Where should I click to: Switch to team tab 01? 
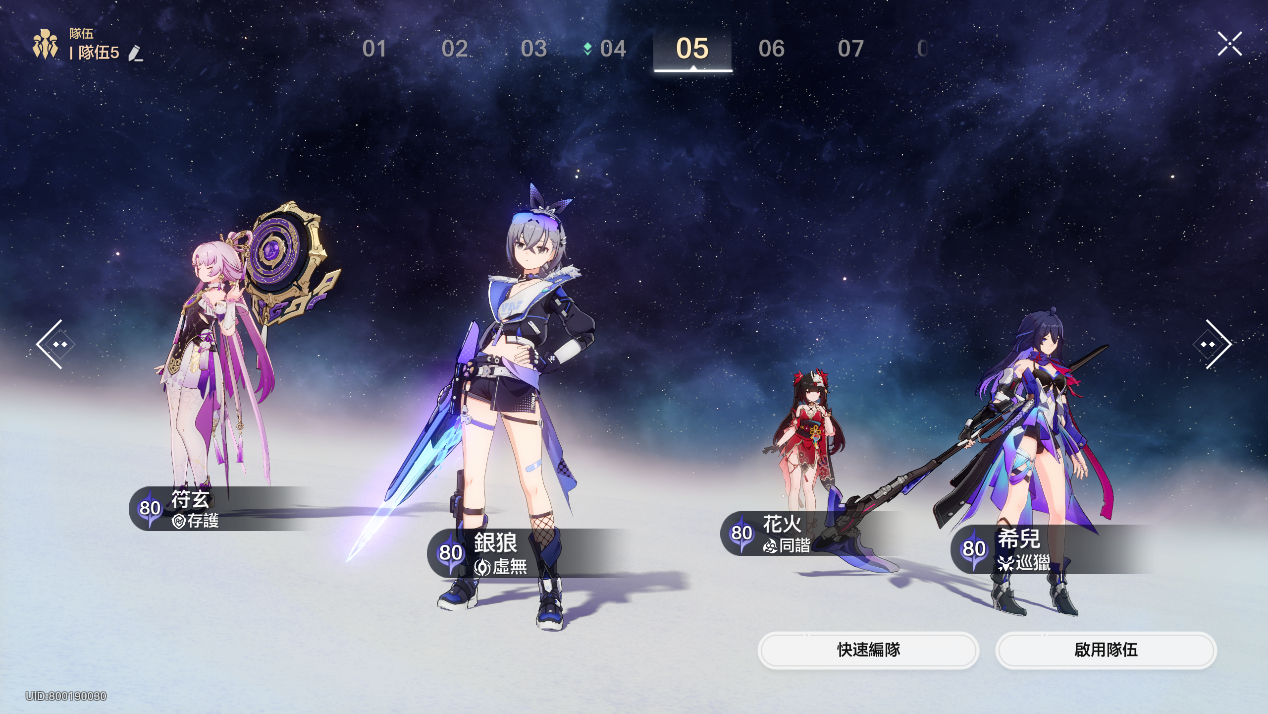[x=374, y=48]
